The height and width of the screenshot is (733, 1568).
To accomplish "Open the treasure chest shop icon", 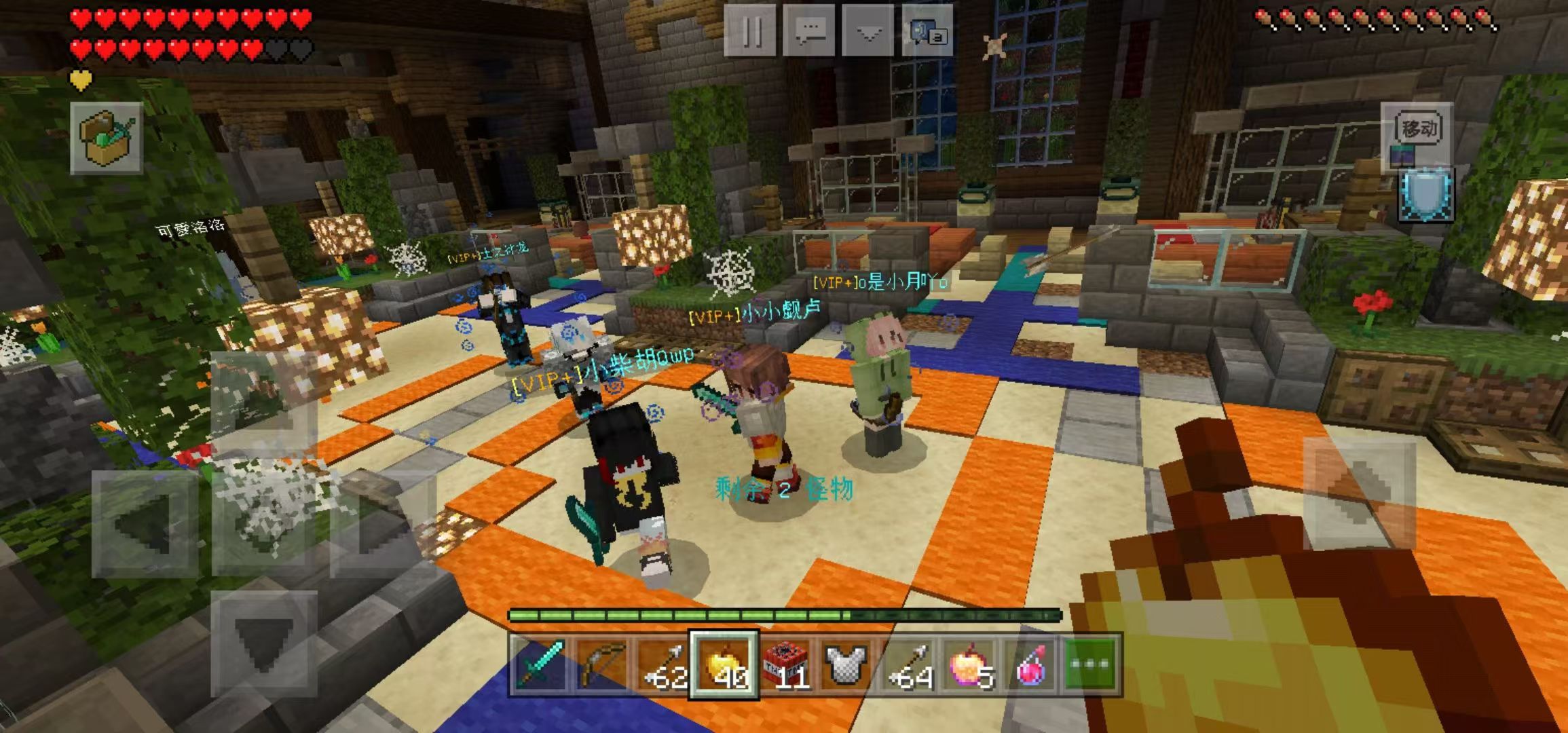I will tap(107, 138).
